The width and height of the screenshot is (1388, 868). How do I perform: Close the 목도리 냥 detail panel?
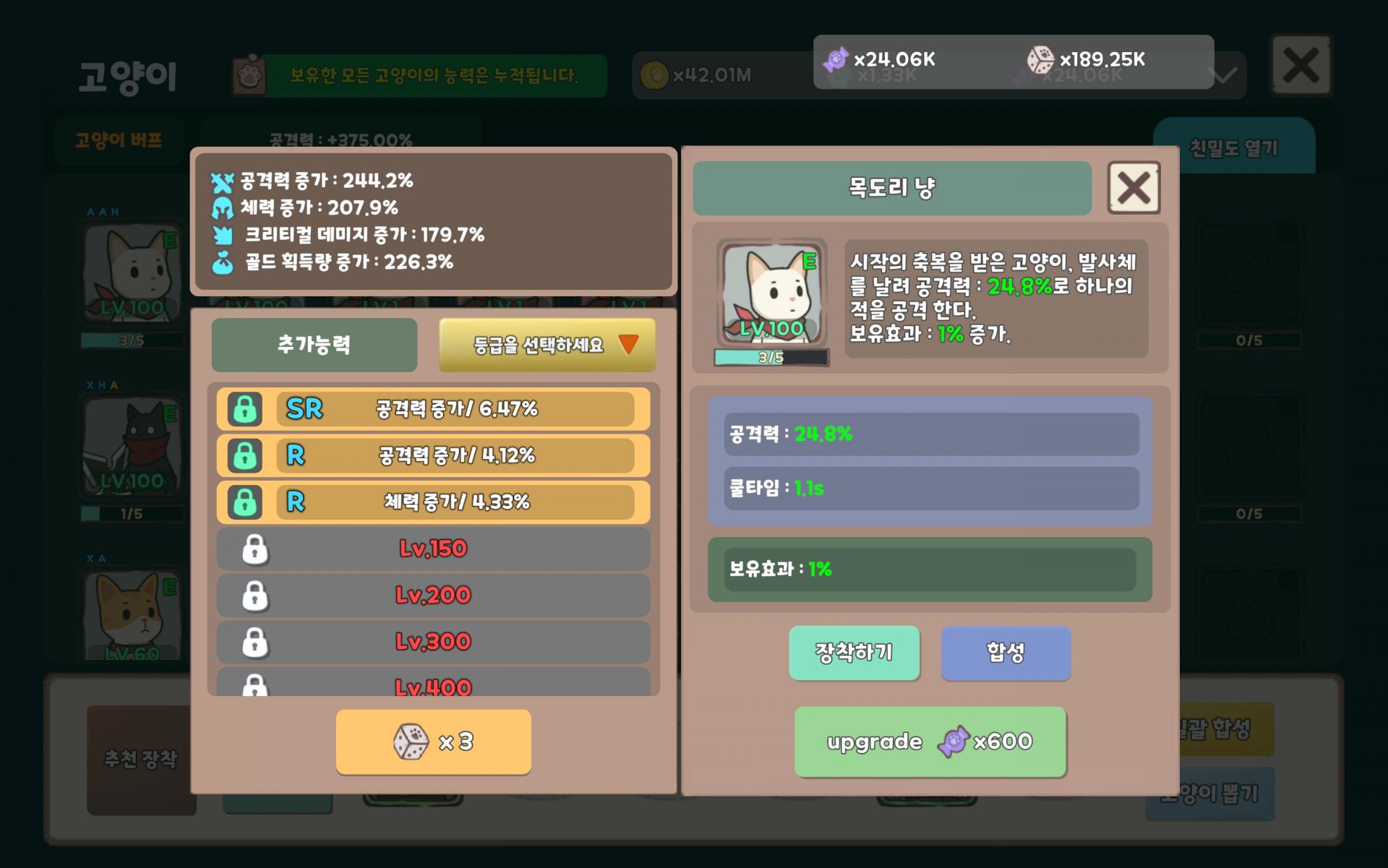1134,188
